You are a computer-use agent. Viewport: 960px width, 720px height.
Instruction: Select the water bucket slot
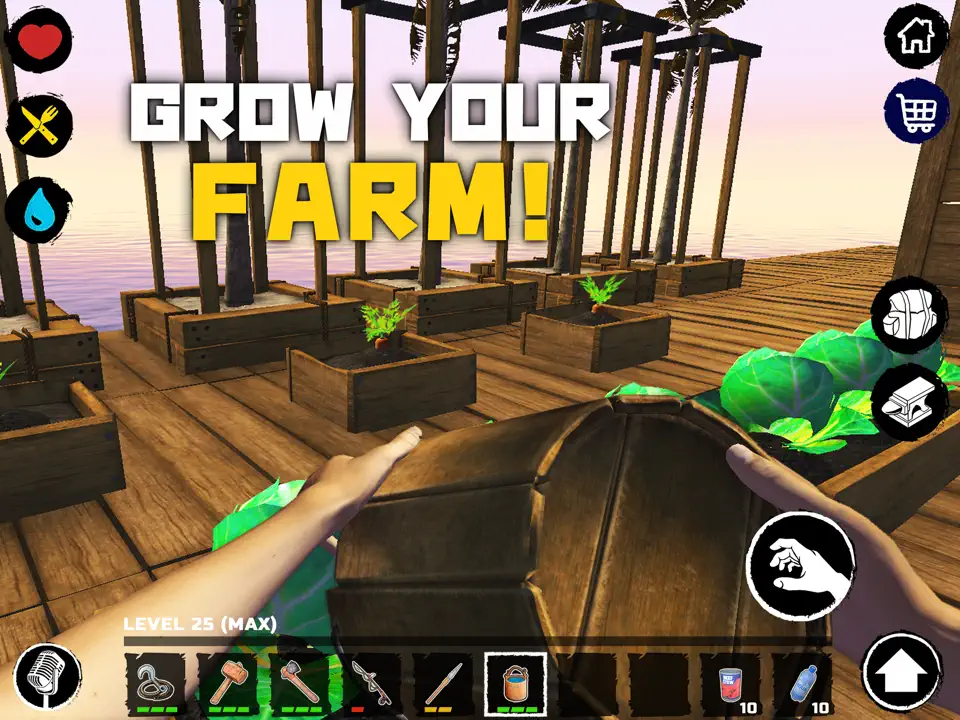coord(515,685)
